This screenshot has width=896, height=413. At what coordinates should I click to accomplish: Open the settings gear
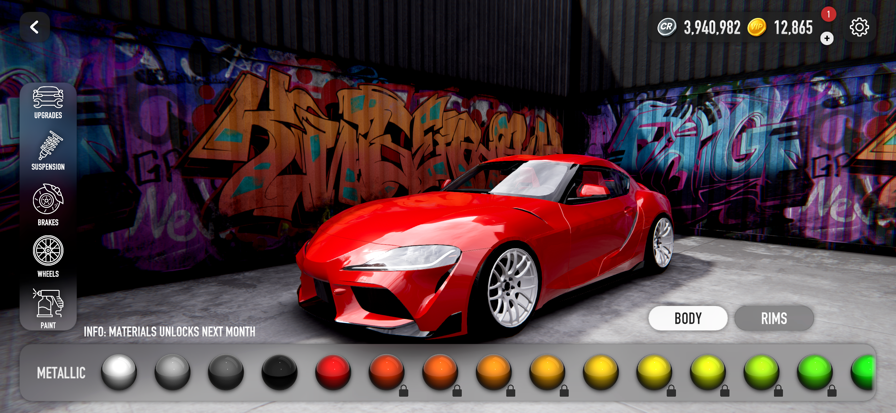coord(859,27)
